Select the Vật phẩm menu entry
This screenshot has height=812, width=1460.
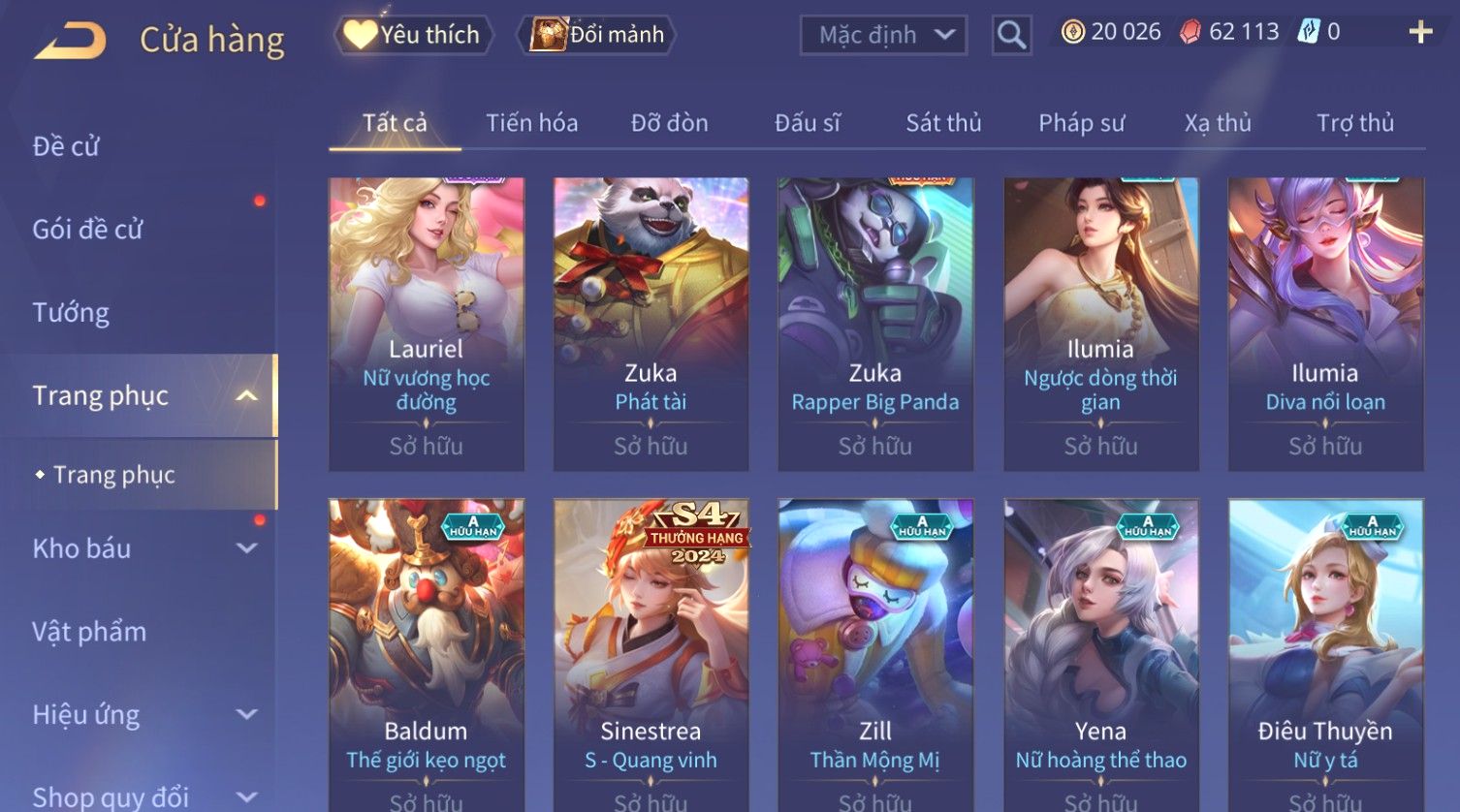pyautogui.click(x=89, y=632)
